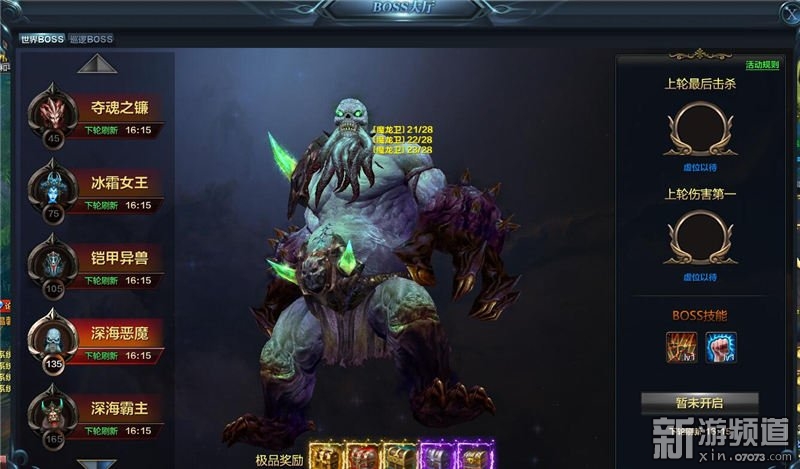Screen dimensions: 800x469
Task: Click the 暂未开启 button
Action: pos(699,403)
